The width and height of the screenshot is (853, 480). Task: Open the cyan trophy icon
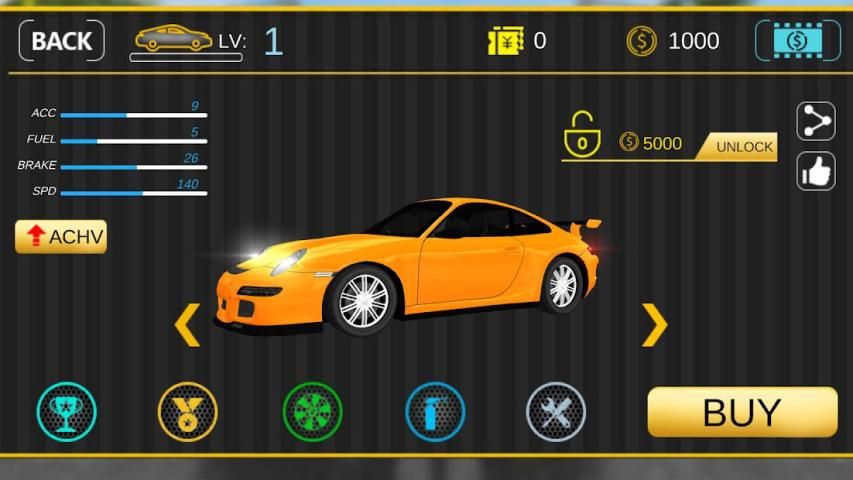pos(67,412)
